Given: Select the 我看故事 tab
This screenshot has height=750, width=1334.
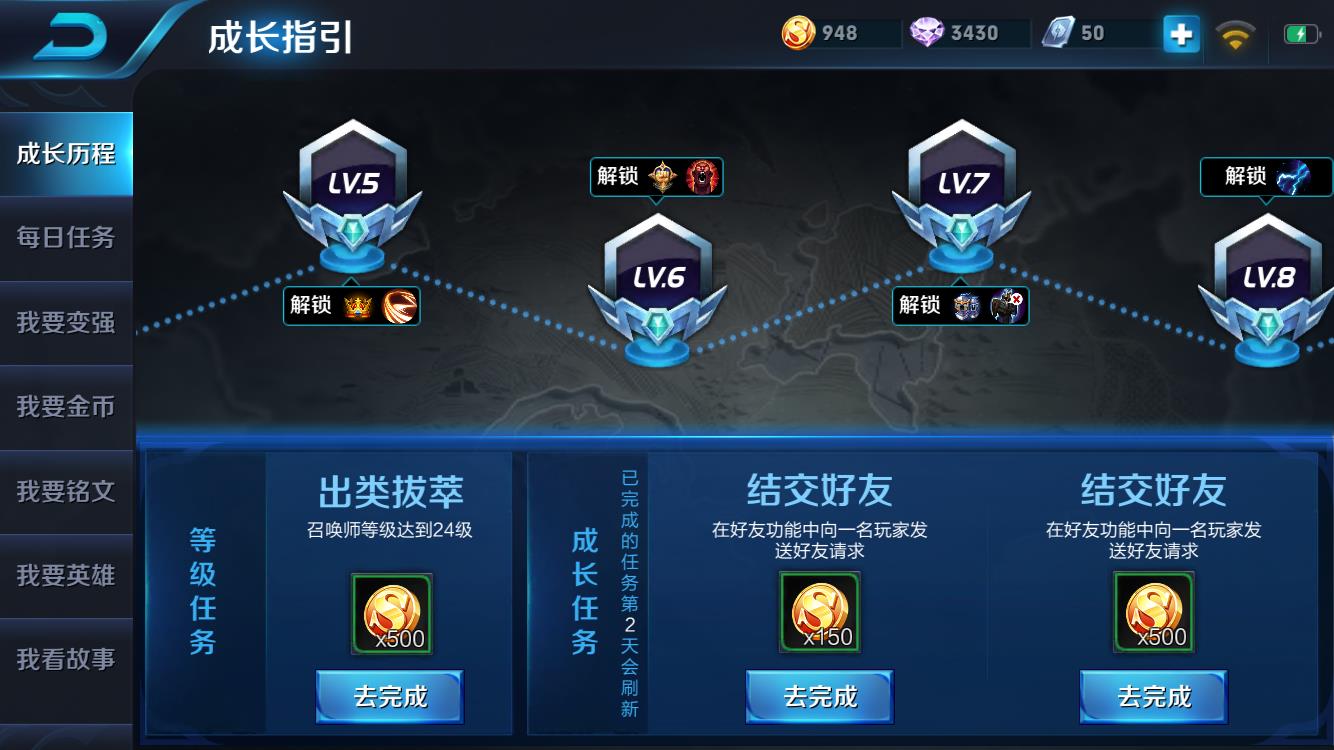Looking at the screenshot, I should point(66,659).
